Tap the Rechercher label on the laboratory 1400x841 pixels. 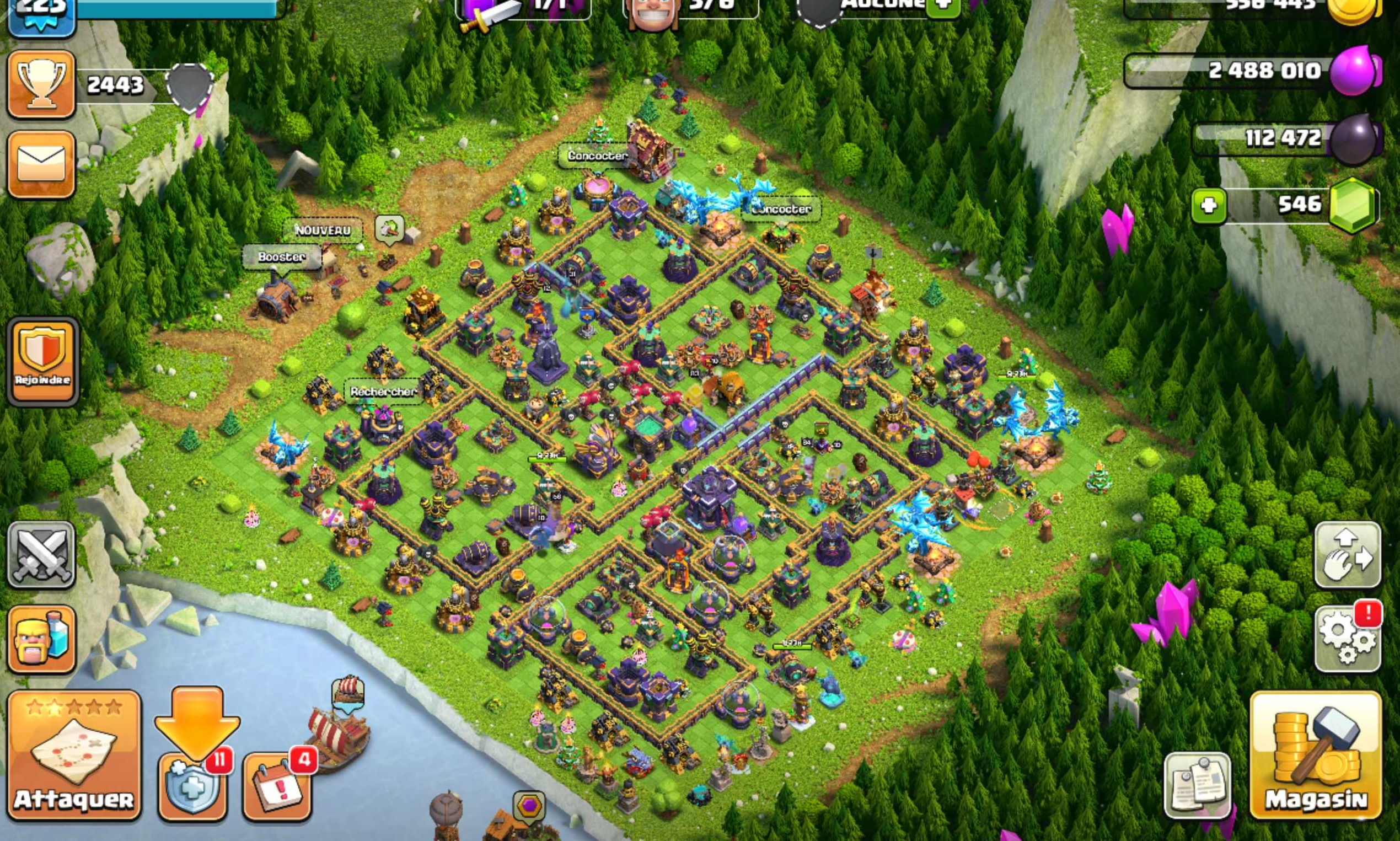[x=383, y=392]
